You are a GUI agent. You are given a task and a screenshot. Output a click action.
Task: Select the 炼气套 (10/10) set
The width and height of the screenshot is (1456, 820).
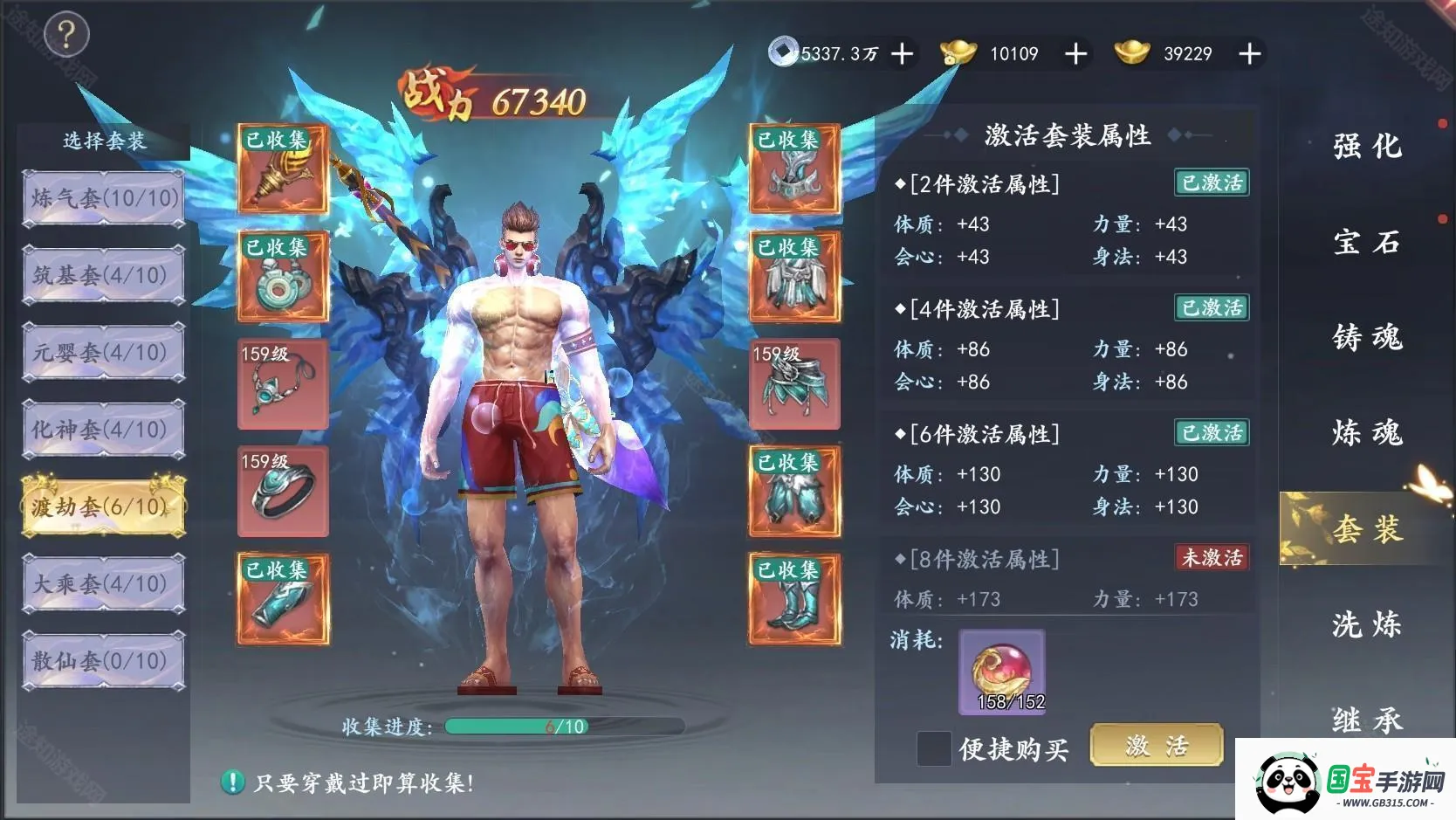click(104, 199)
